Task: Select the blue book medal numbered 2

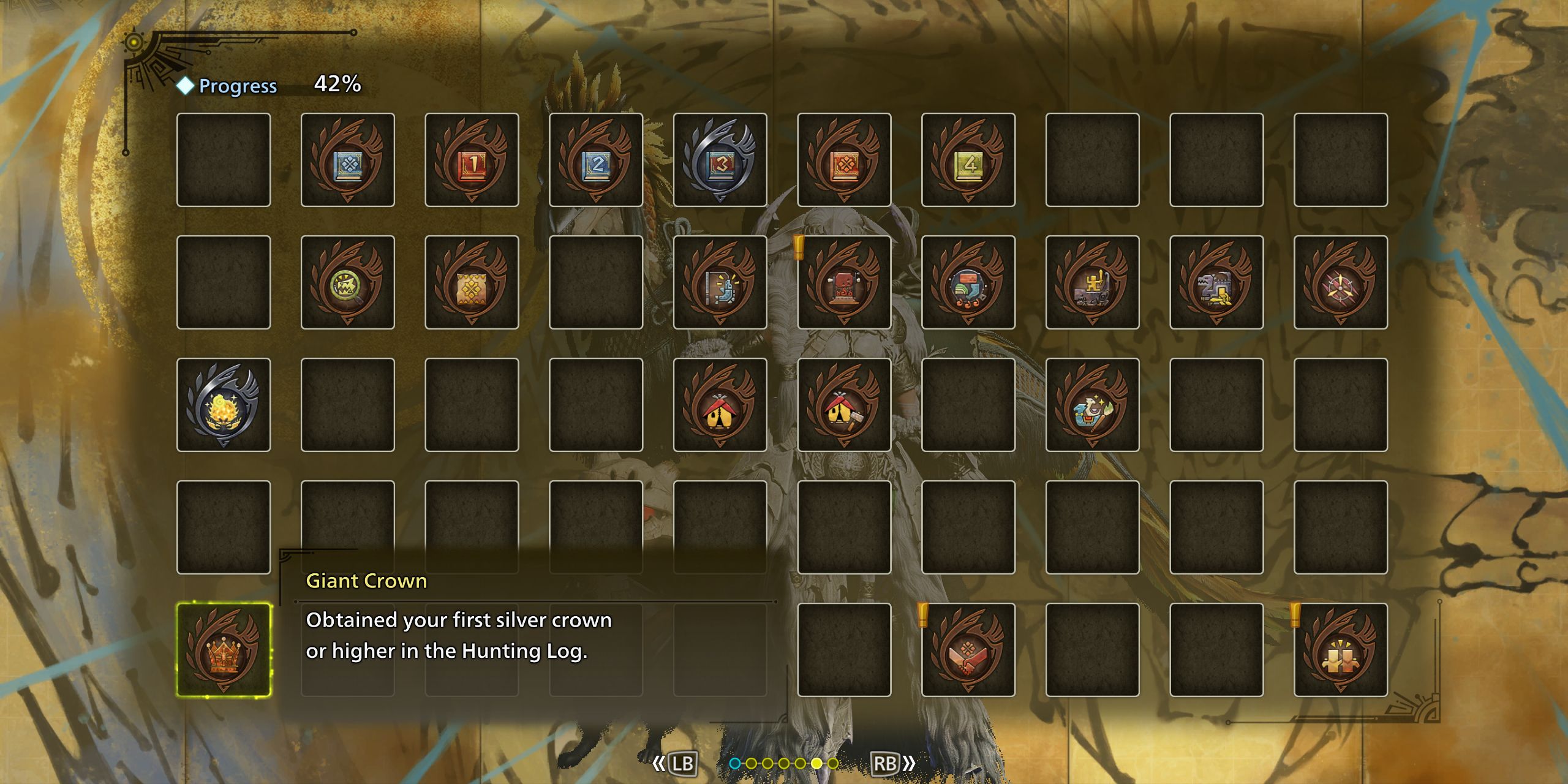Action: tap(596, 160)
